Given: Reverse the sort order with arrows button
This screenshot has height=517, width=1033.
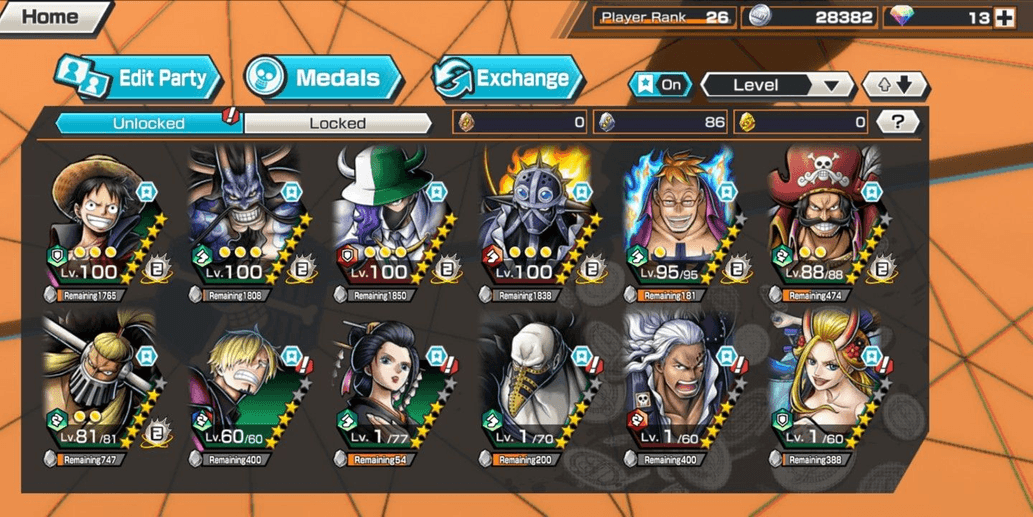Looking at the screenshot, I should point(894,85).
